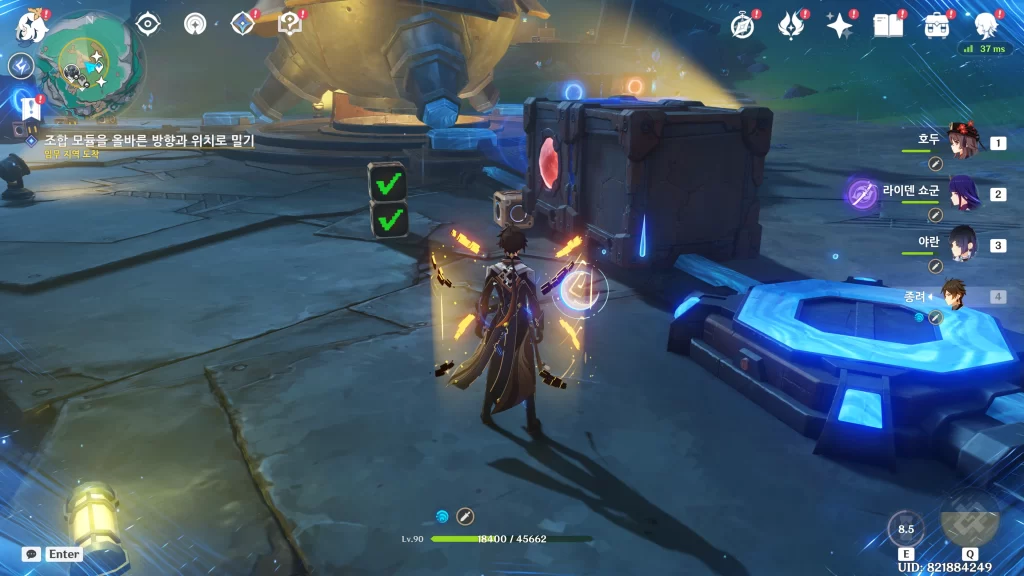Open the chat speech bubble button
This screenshot has width=1024, height=576.
(x=32, y=554)
